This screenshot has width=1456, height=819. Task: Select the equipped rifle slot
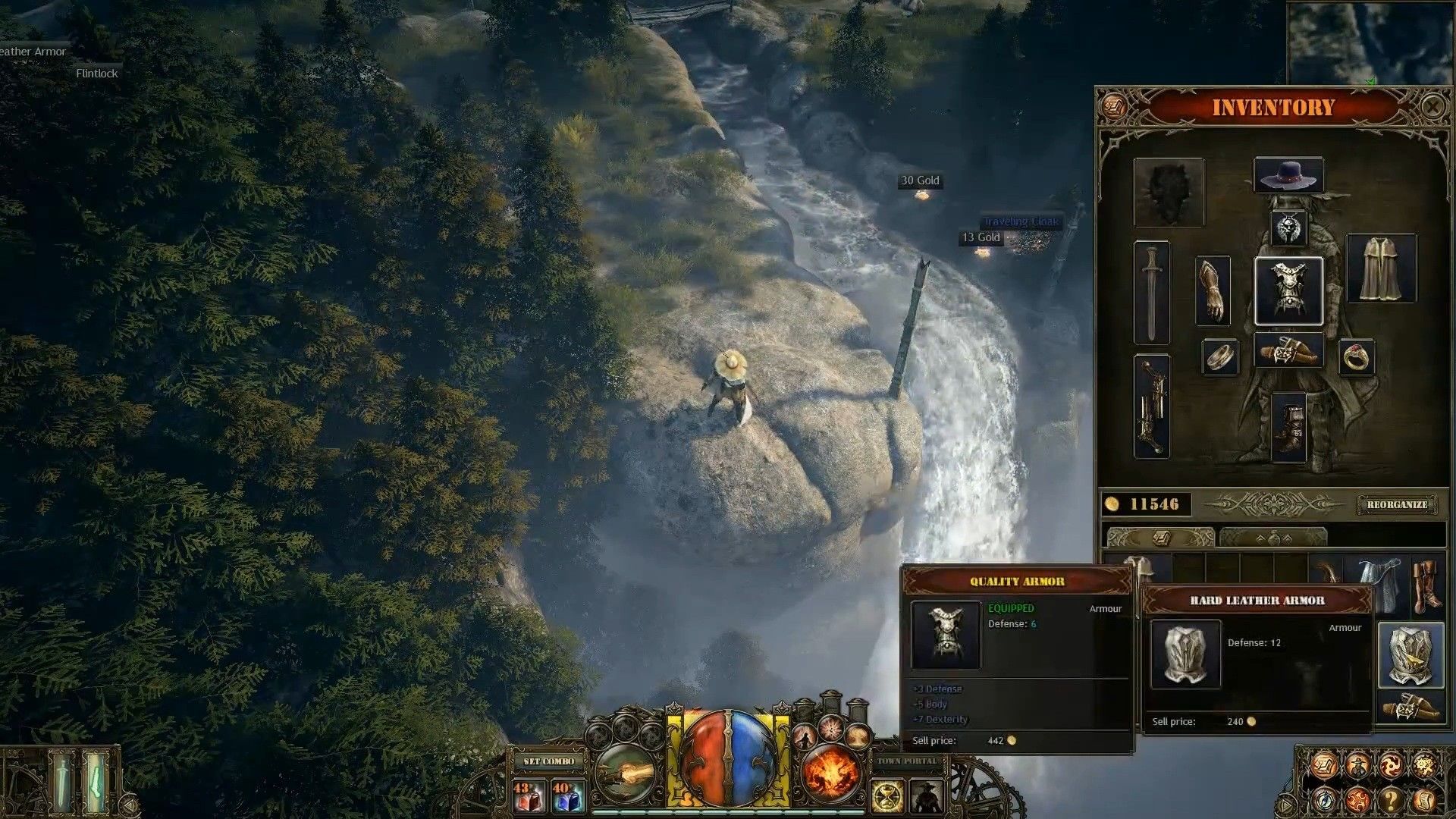[1152, 406]
